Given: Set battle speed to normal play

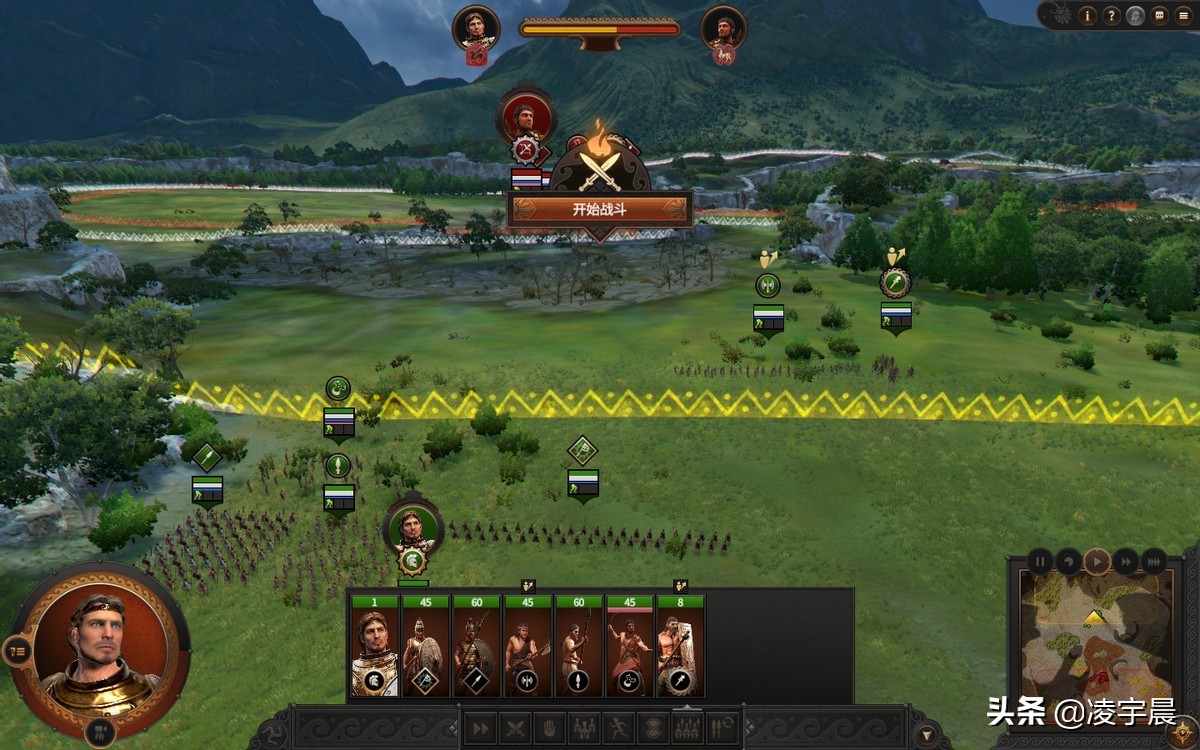Looking at the screenshot, I should [x=1097, y=561].
